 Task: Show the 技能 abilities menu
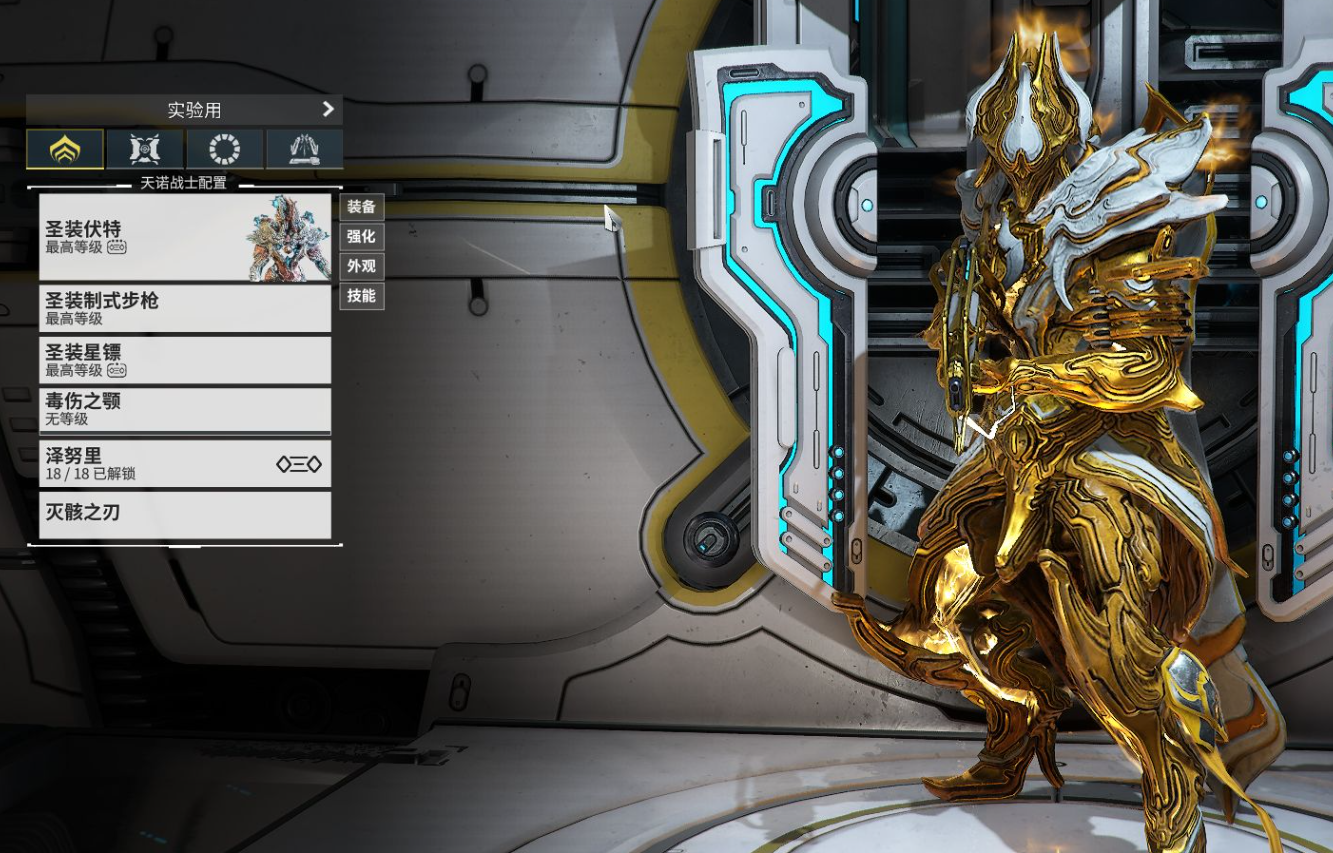pyautogui.click(x=361, y=296)
